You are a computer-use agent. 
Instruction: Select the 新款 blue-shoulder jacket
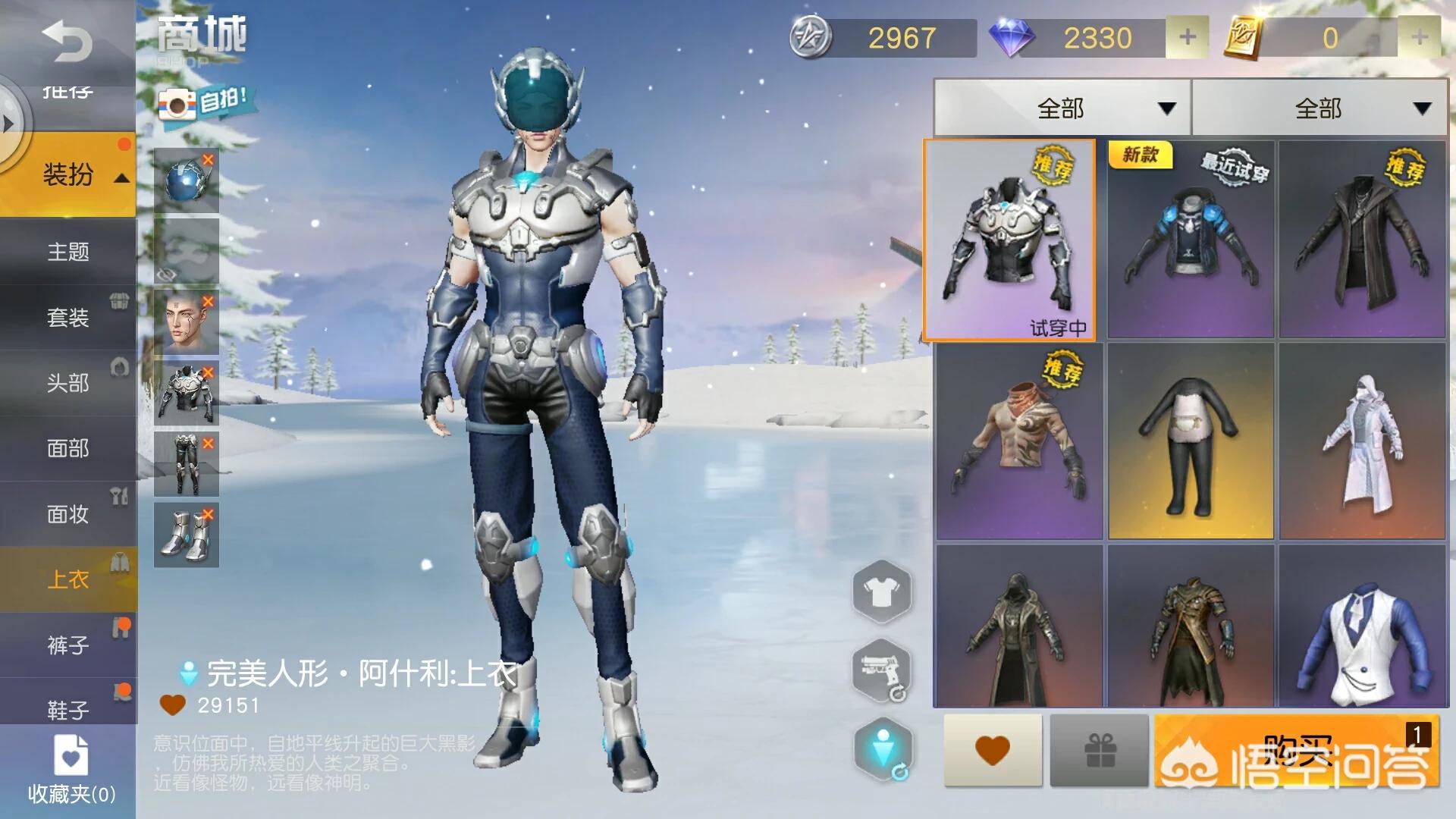click(1190, 240)
